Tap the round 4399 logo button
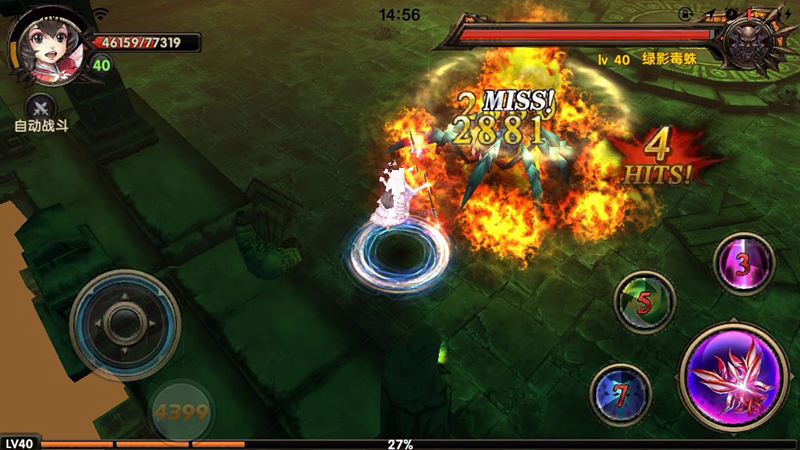Viewport: 800px width, 450px height. click(x=181, y=410)
